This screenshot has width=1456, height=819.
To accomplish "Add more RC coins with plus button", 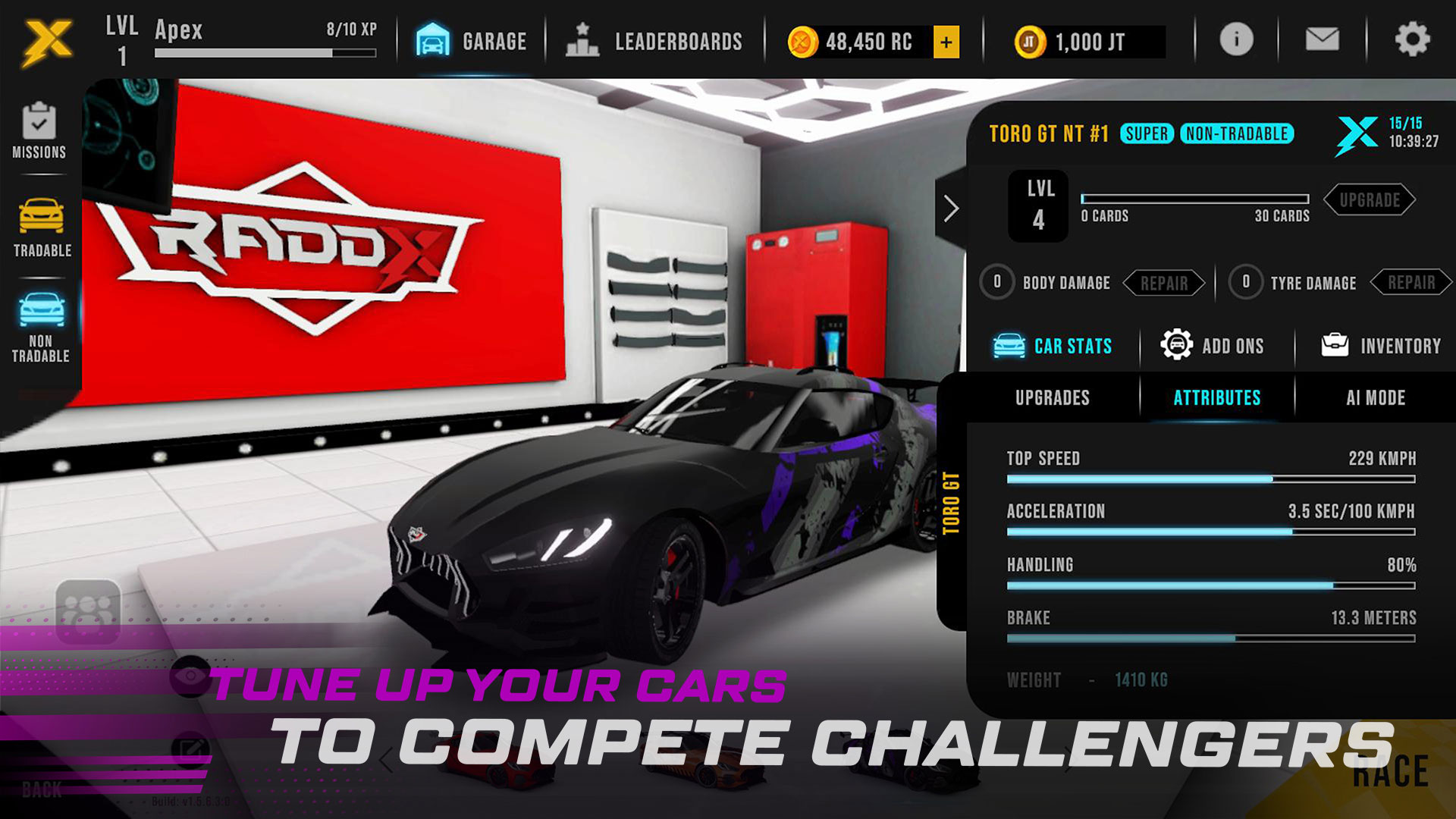I will 946,42.
